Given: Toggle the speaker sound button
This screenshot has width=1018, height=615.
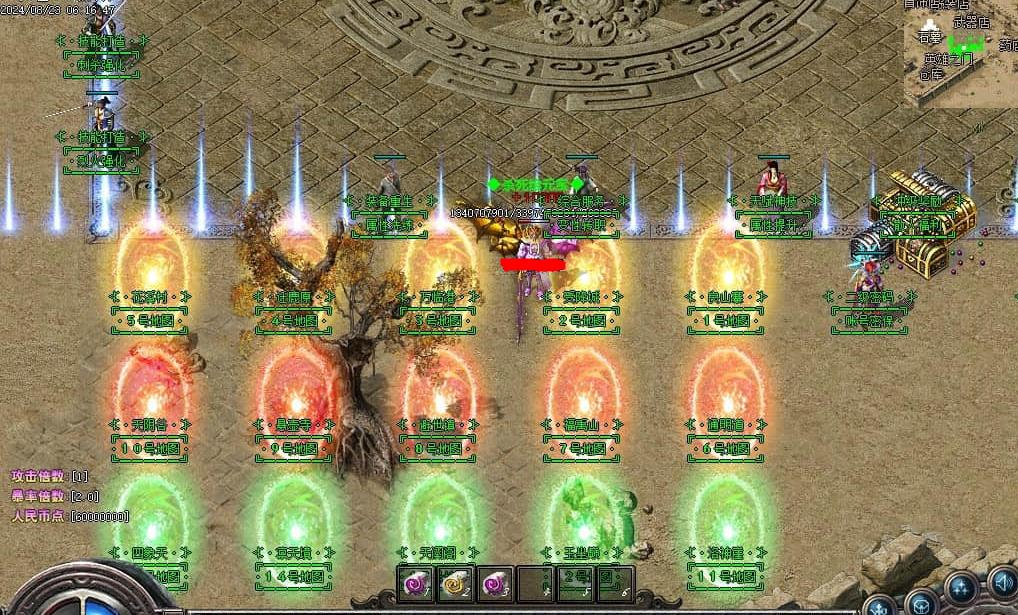Looking at the screenshot, I should 1002,583.
